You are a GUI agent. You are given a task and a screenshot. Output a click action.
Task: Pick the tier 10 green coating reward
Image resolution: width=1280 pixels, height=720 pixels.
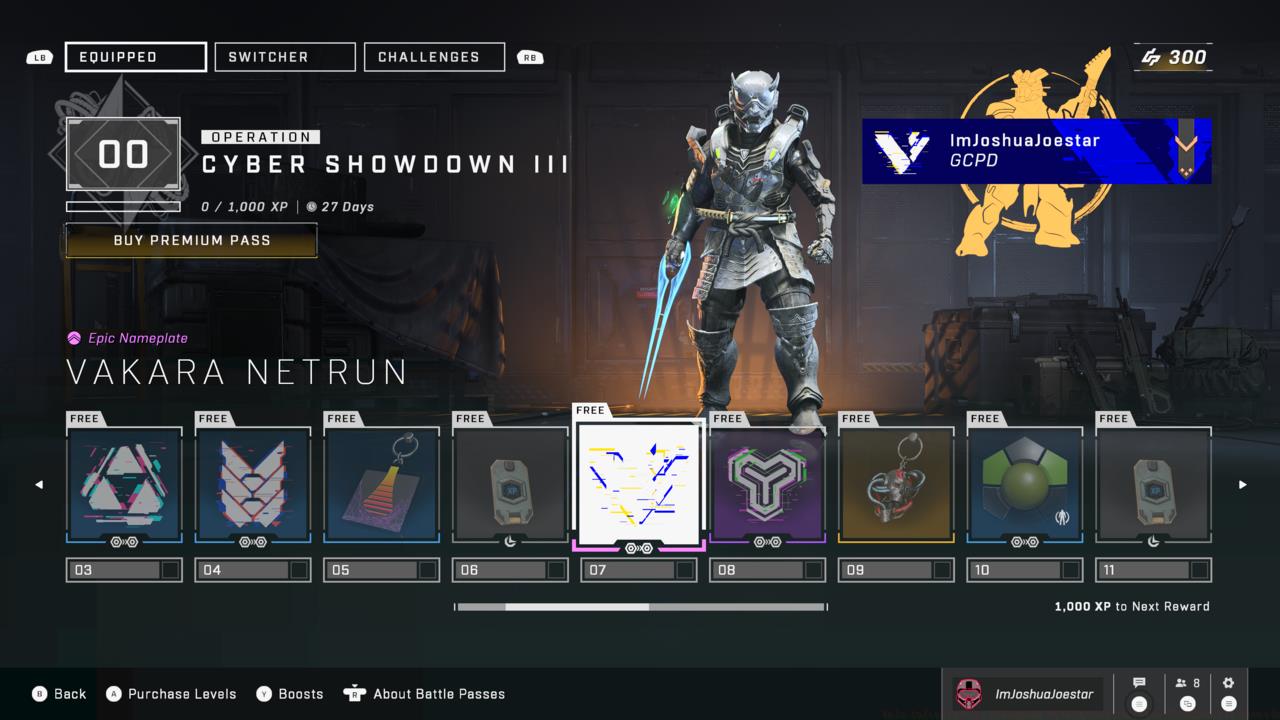(1025, 485)
